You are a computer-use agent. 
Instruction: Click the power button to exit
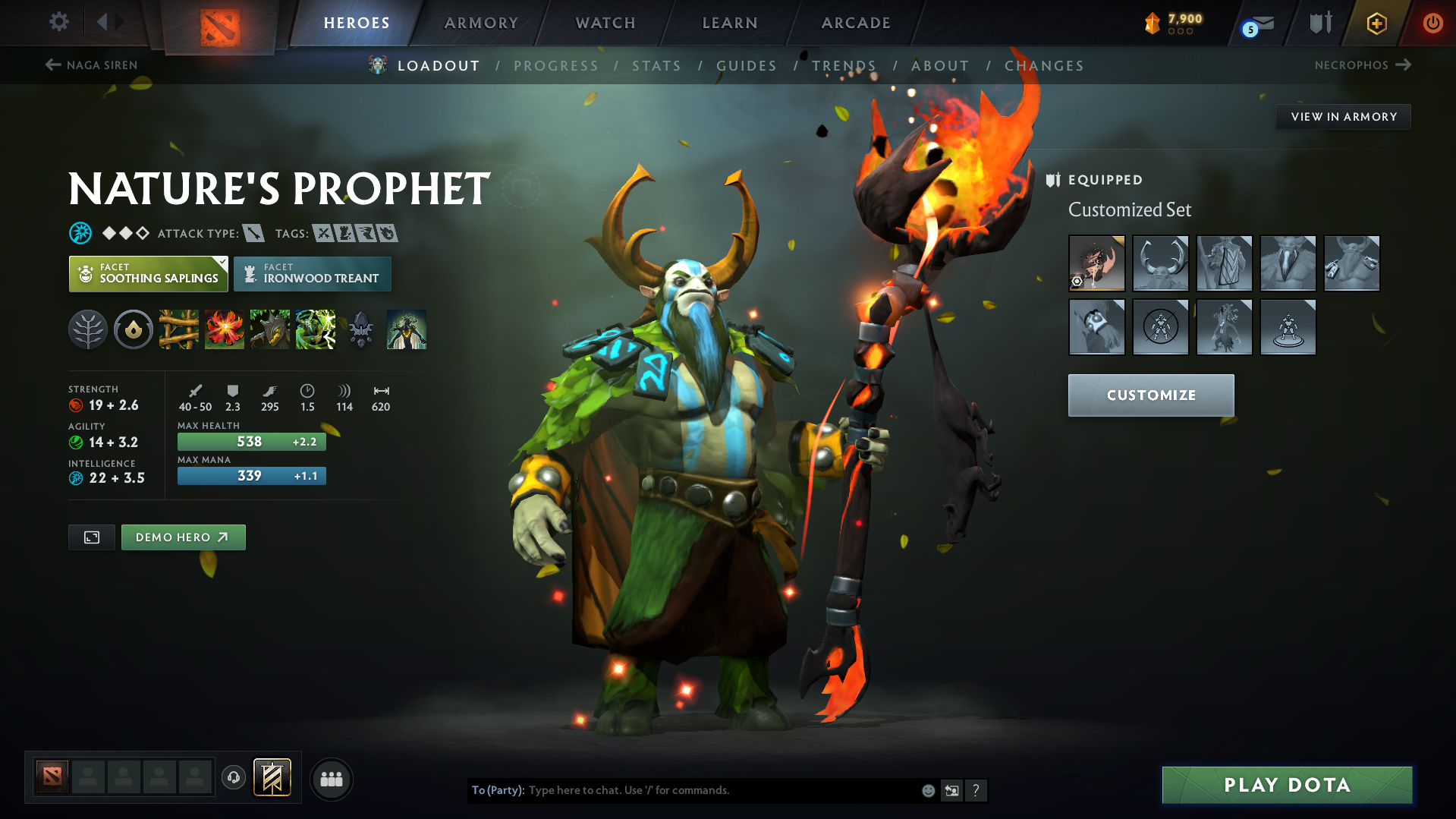pos(1432,23)
